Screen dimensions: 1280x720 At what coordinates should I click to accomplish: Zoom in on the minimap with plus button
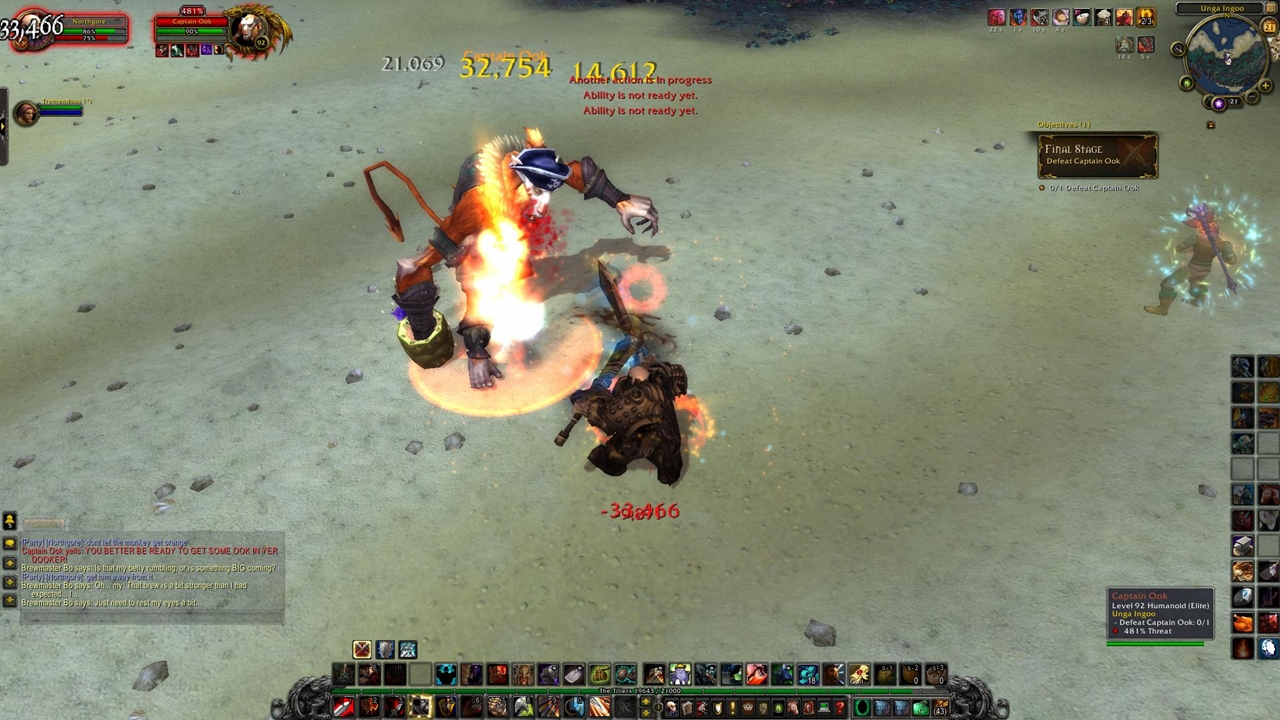pyautogui.click(x=1264, y=86)
